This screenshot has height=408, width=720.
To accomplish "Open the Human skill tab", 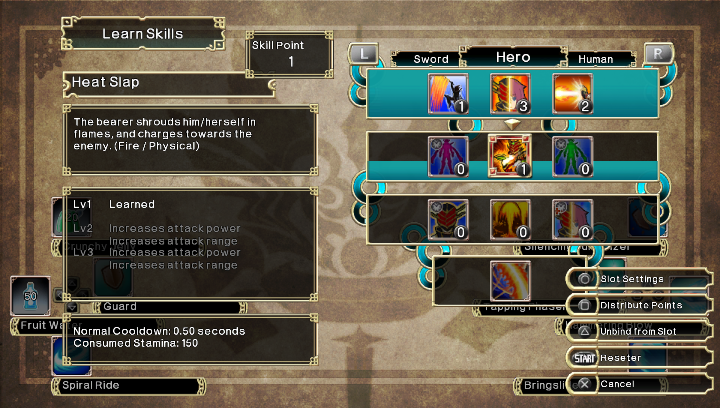I will tap(596, 59).
